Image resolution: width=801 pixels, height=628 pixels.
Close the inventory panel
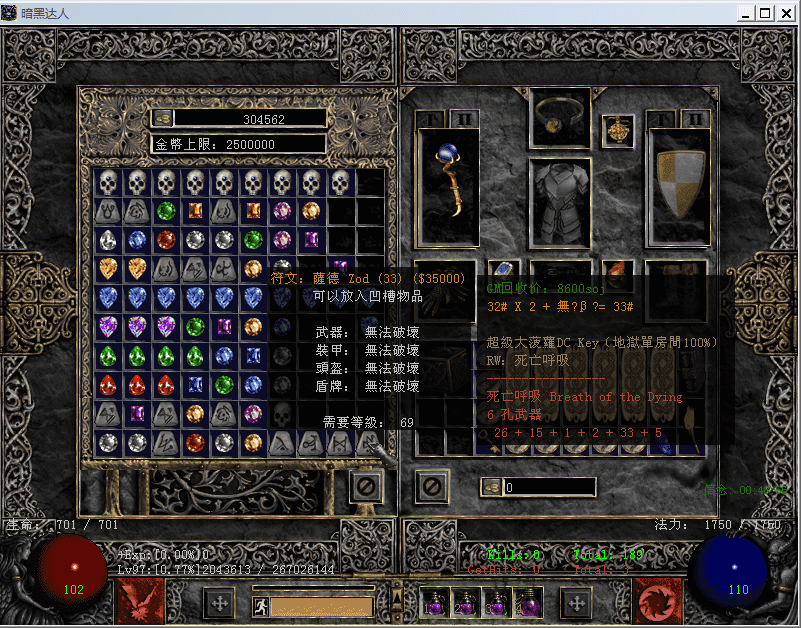pos(431,487)
